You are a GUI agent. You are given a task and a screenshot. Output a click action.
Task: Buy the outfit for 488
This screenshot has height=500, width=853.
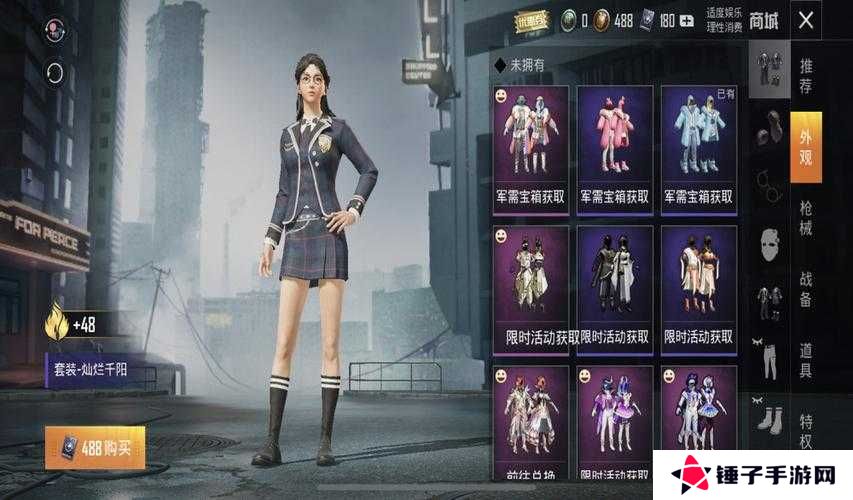click(95, 448)
